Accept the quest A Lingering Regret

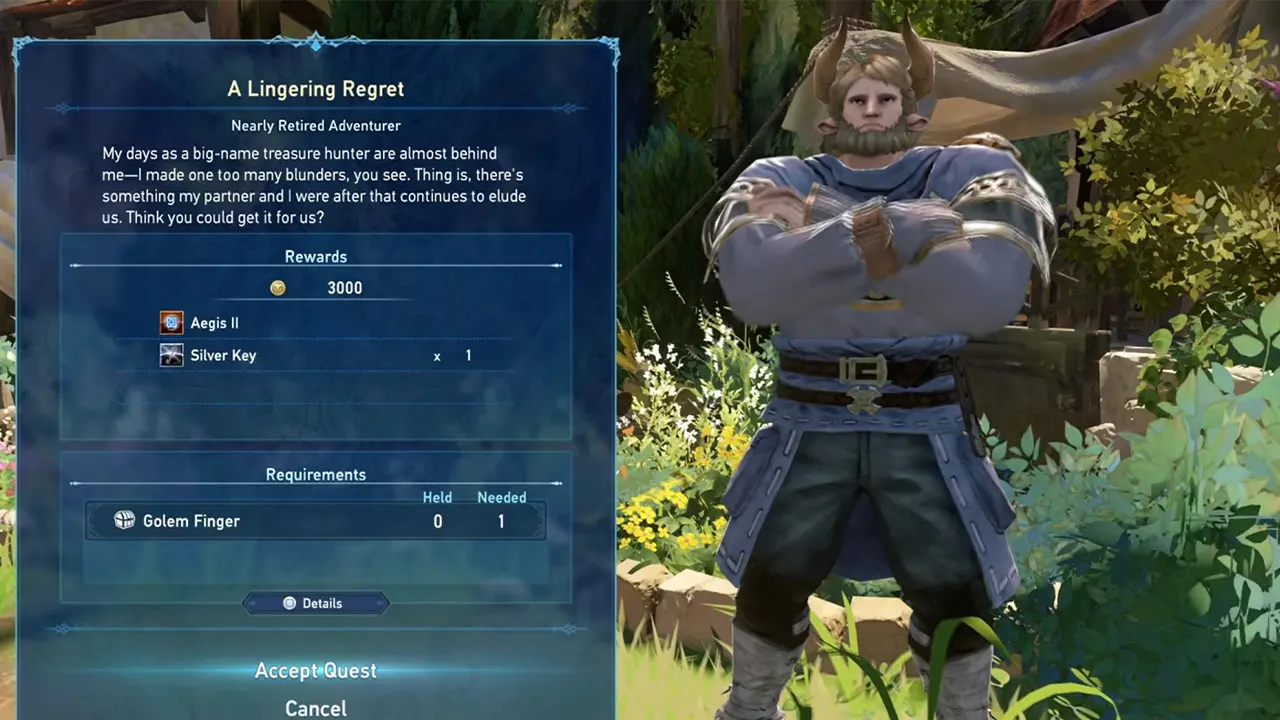[x=316, y=670]
